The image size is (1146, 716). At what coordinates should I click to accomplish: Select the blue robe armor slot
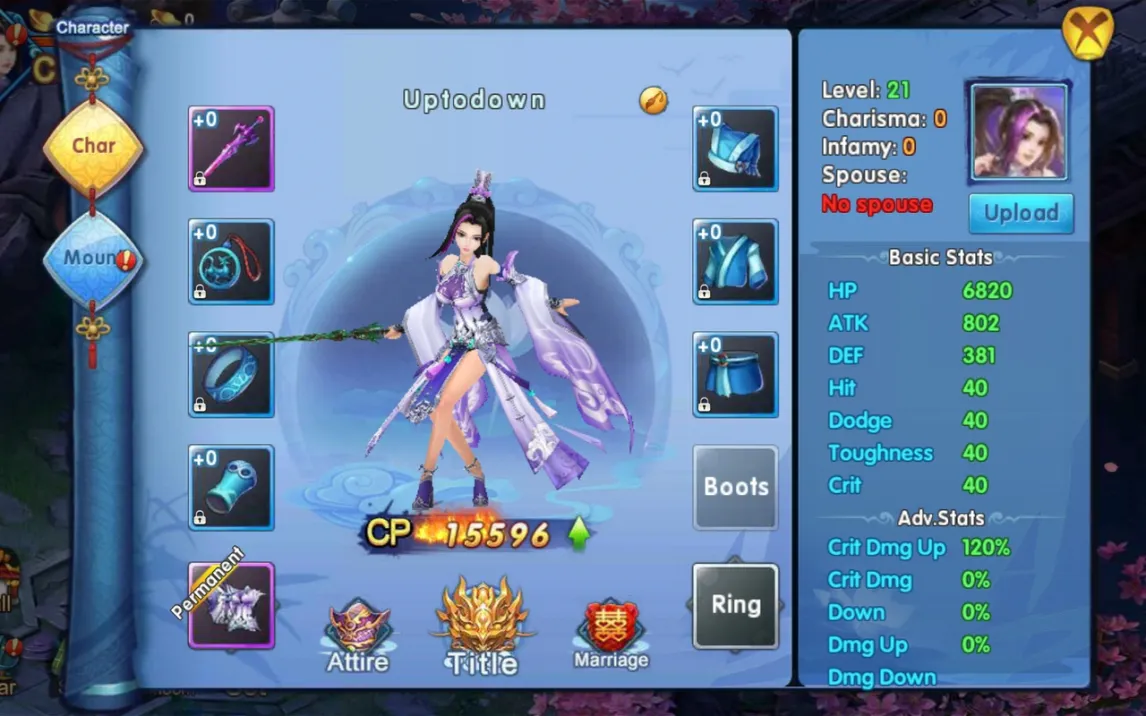click(735, 262)
